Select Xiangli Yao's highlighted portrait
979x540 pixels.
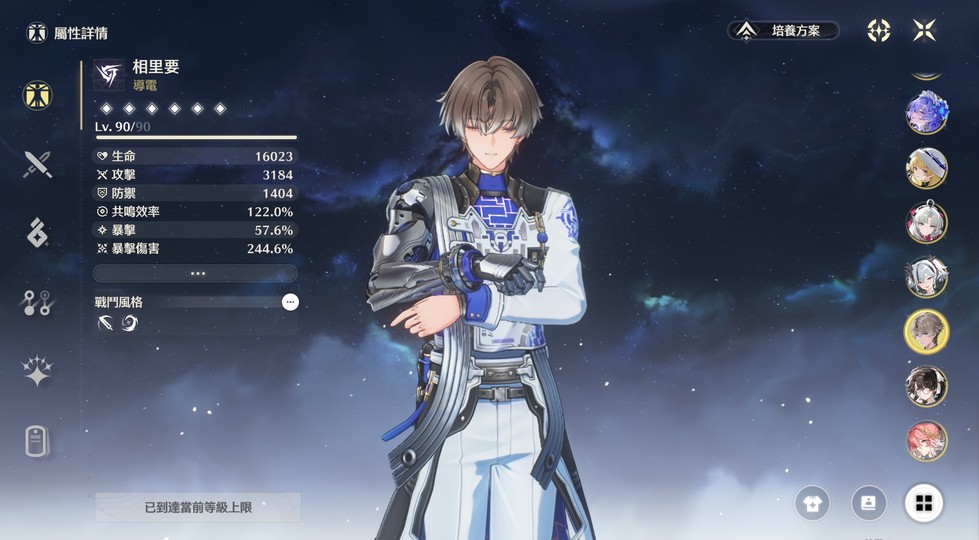[926, 331]
